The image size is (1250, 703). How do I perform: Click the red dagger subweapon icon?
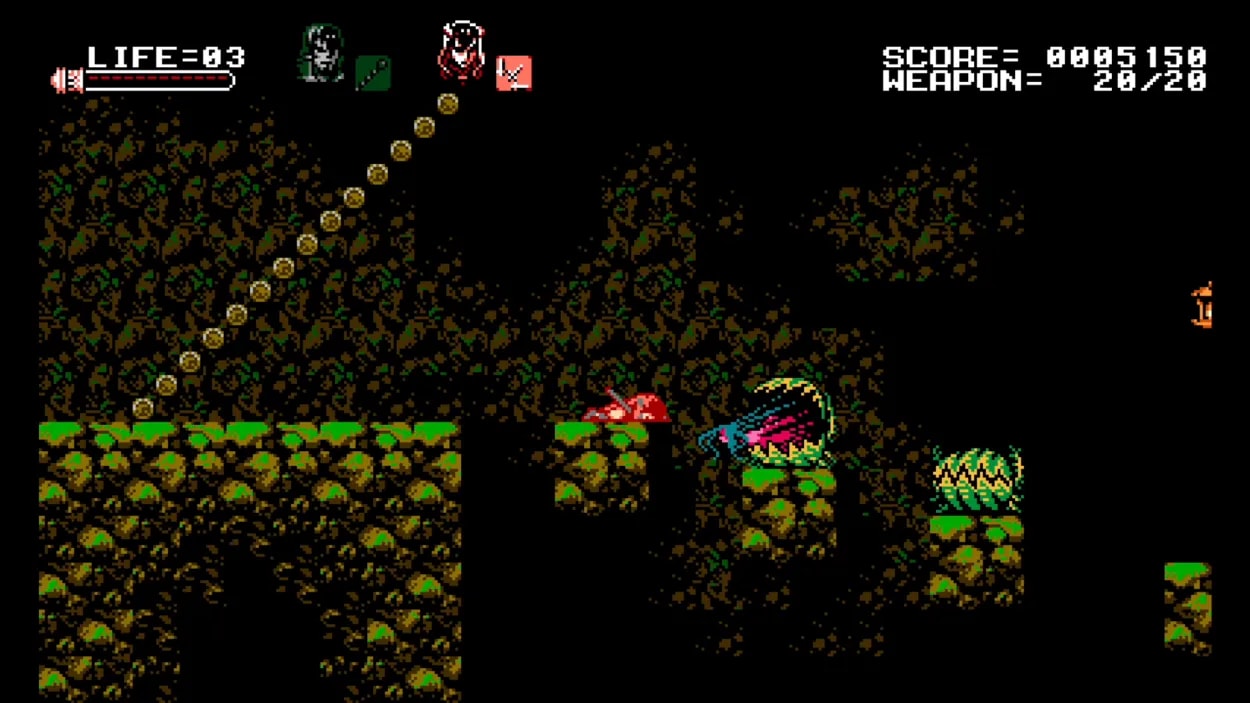click(513, 73)
